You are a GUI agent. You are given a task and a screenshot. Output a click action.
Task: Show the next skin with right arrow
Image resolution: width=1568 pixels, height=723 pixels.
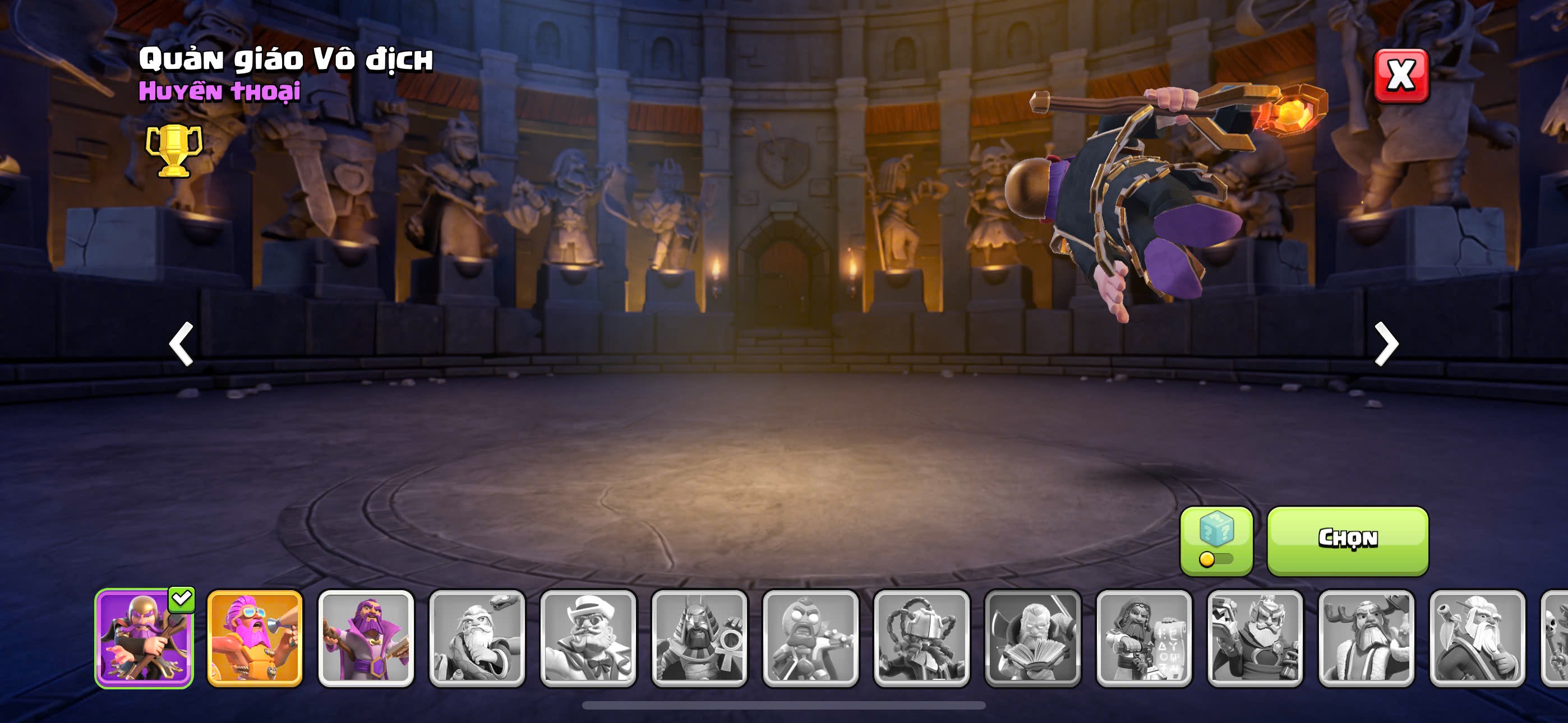pyautogui.click(x=1386, y=344)
